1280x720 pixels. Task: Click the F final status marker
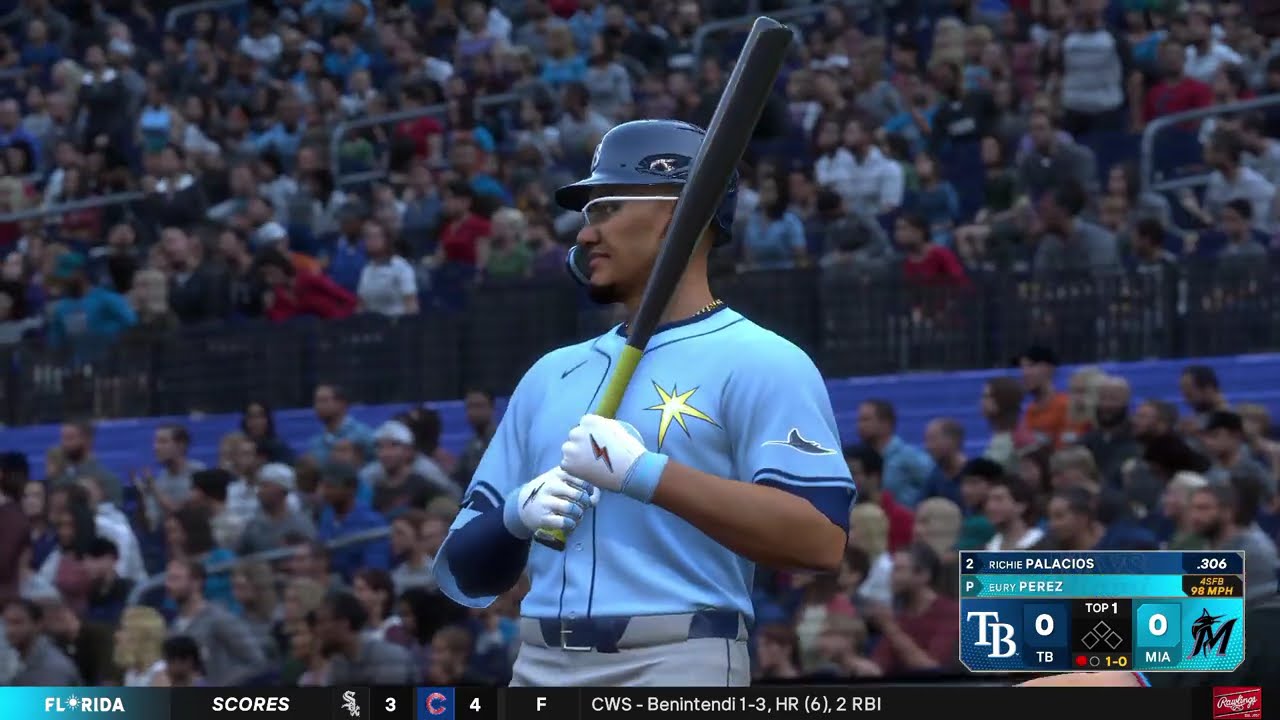point(542,704)
